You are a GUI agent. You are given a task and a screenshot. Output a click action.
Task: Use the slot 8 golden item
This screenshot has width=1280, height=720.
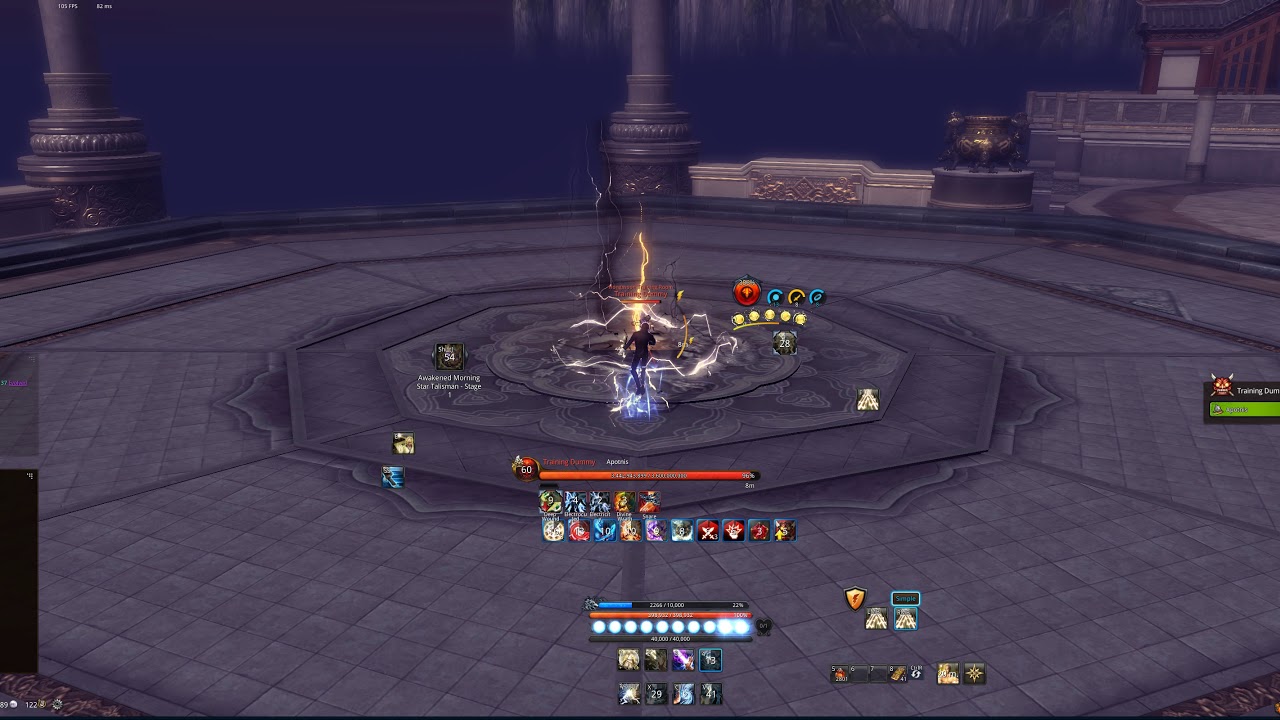tap(898, 674)
